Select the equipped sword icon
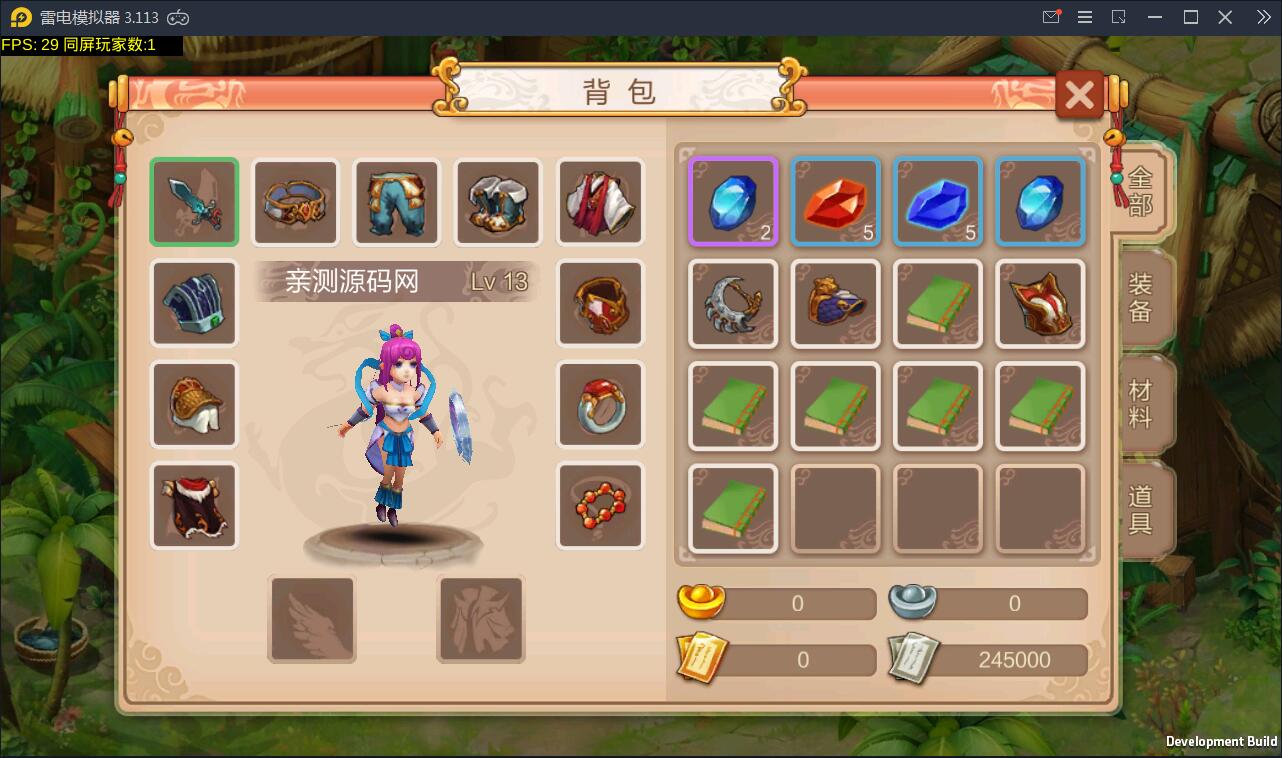The height and width of the screenshot is (758, 1282). (194, 201)
